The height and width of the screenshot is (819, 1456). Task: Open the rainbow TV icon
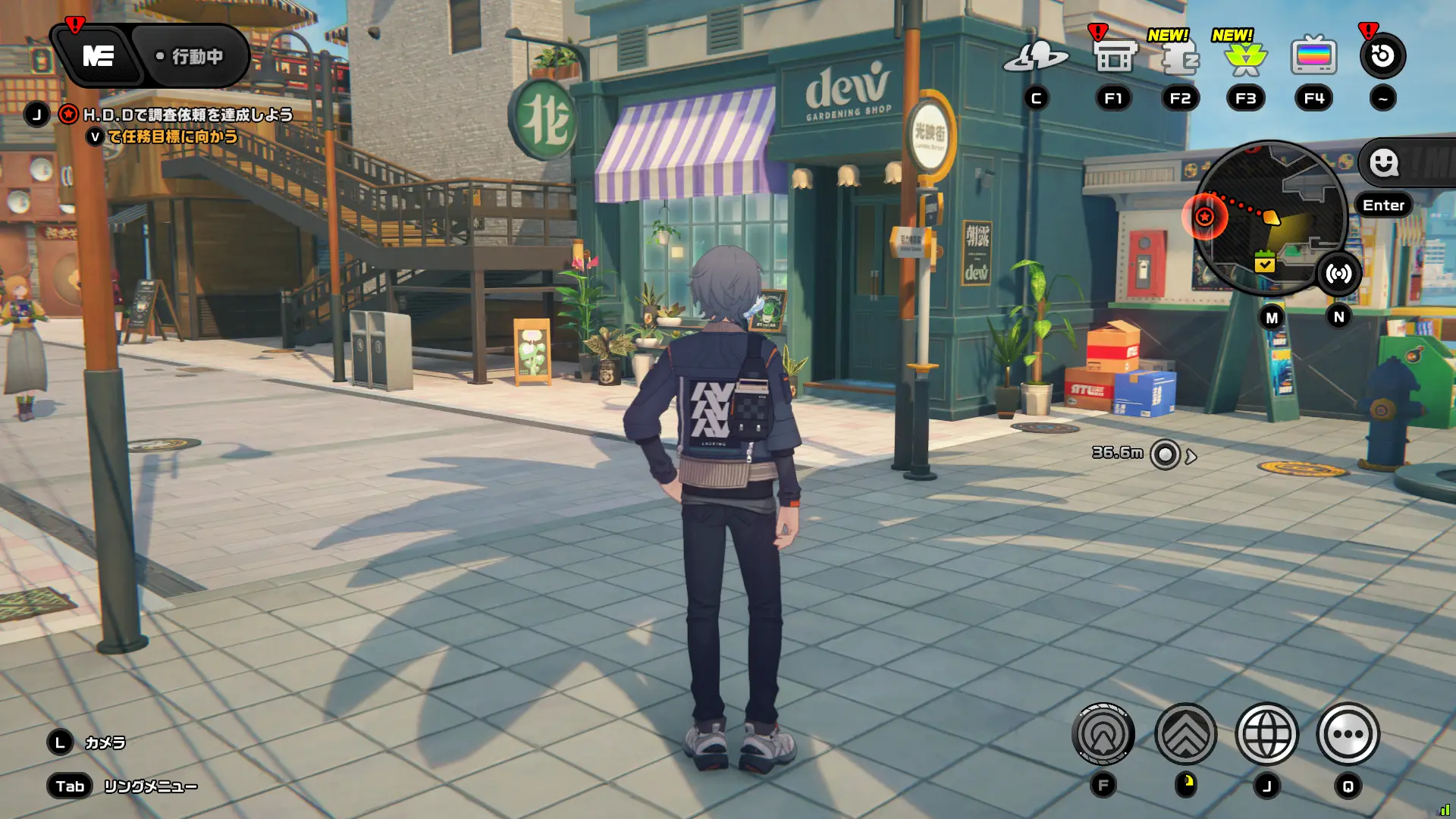click(1313, 57)
